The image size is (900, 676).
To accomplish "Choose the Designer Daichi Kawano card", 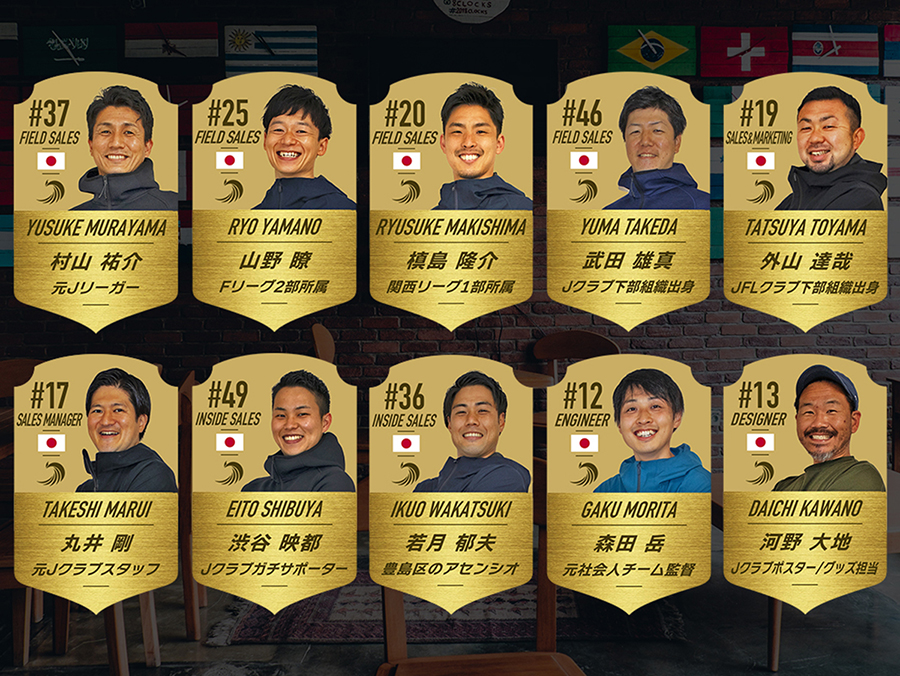I will click(x=804, y=482).
